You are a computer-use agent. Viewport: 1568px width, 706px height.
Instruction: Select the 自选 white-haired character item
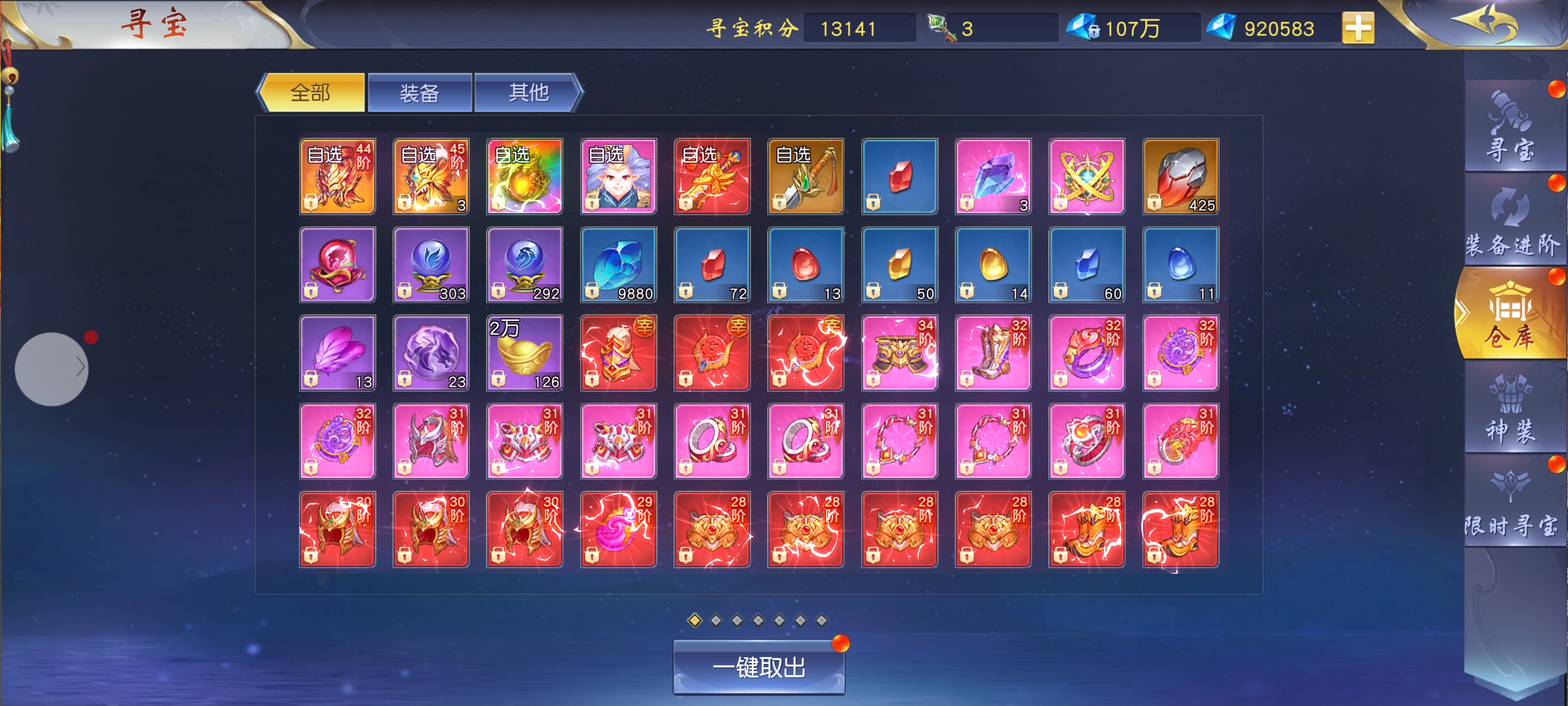click(x=618, y=176)
